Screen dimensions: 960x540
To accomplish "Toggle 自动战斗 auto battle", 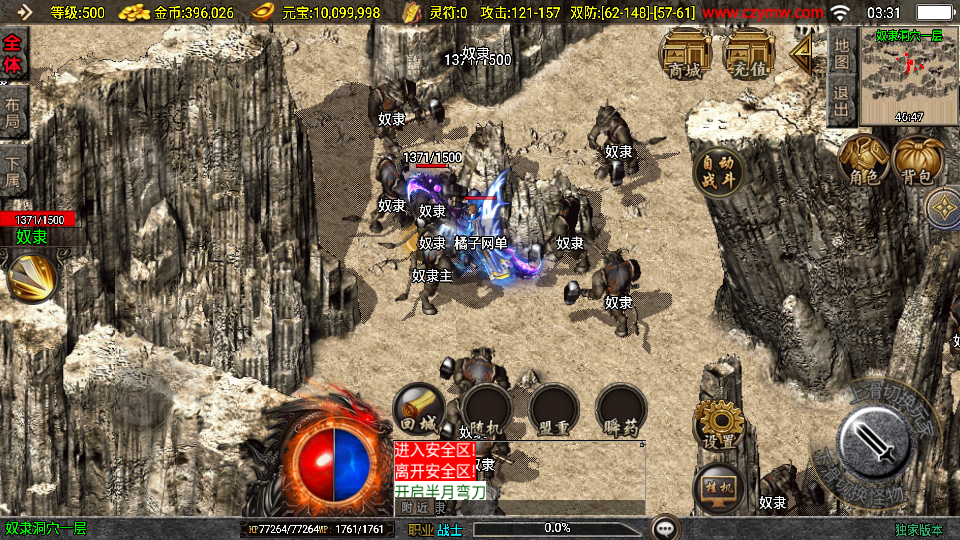I will point(718,170).
